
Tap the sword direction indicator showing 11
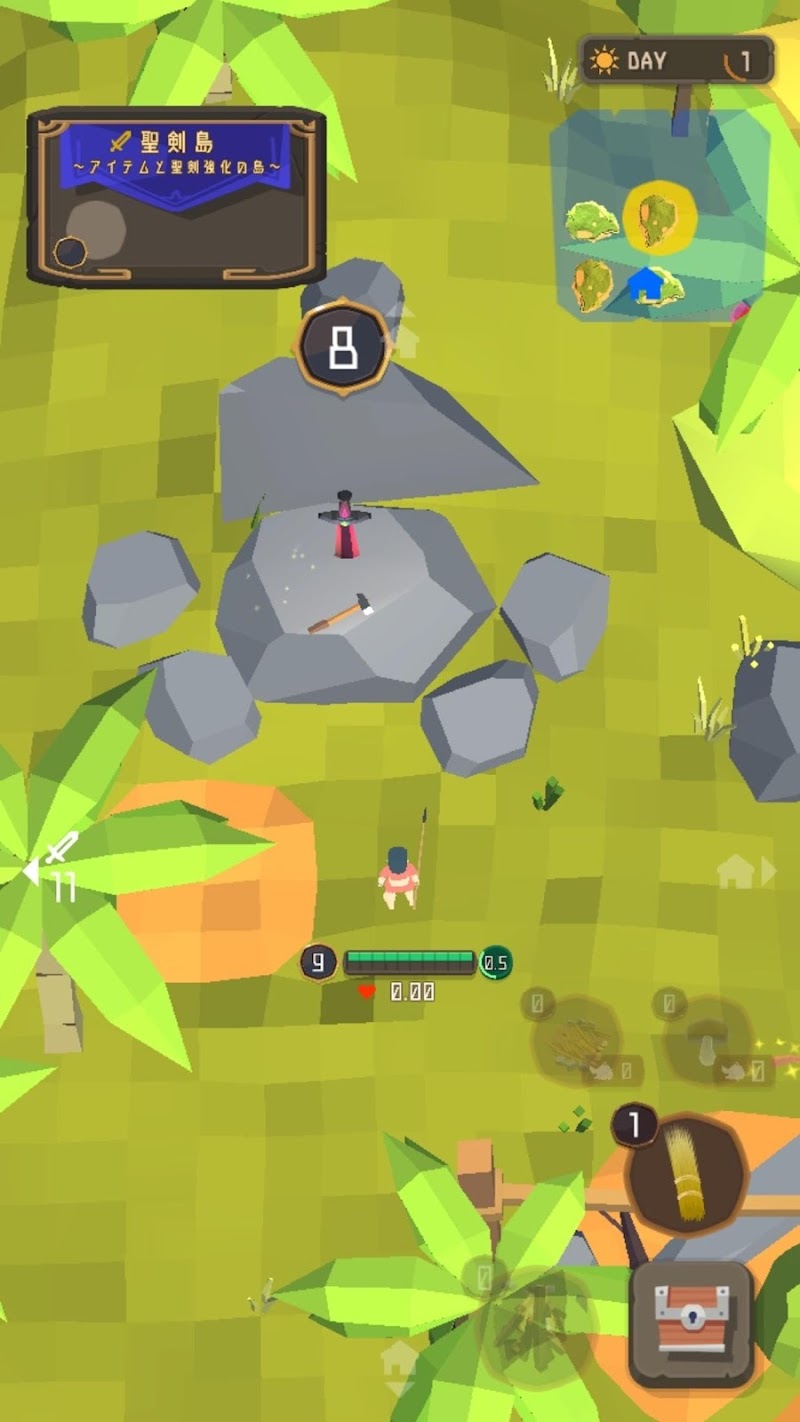pyautogui.click(x=55, y=867)
